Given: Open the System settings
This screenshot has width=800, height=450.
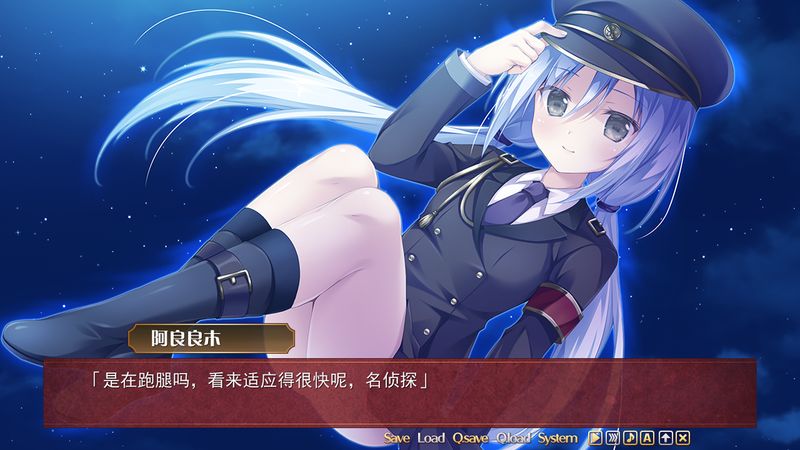Looking at the screenshot, I should [x=558, y=438].
